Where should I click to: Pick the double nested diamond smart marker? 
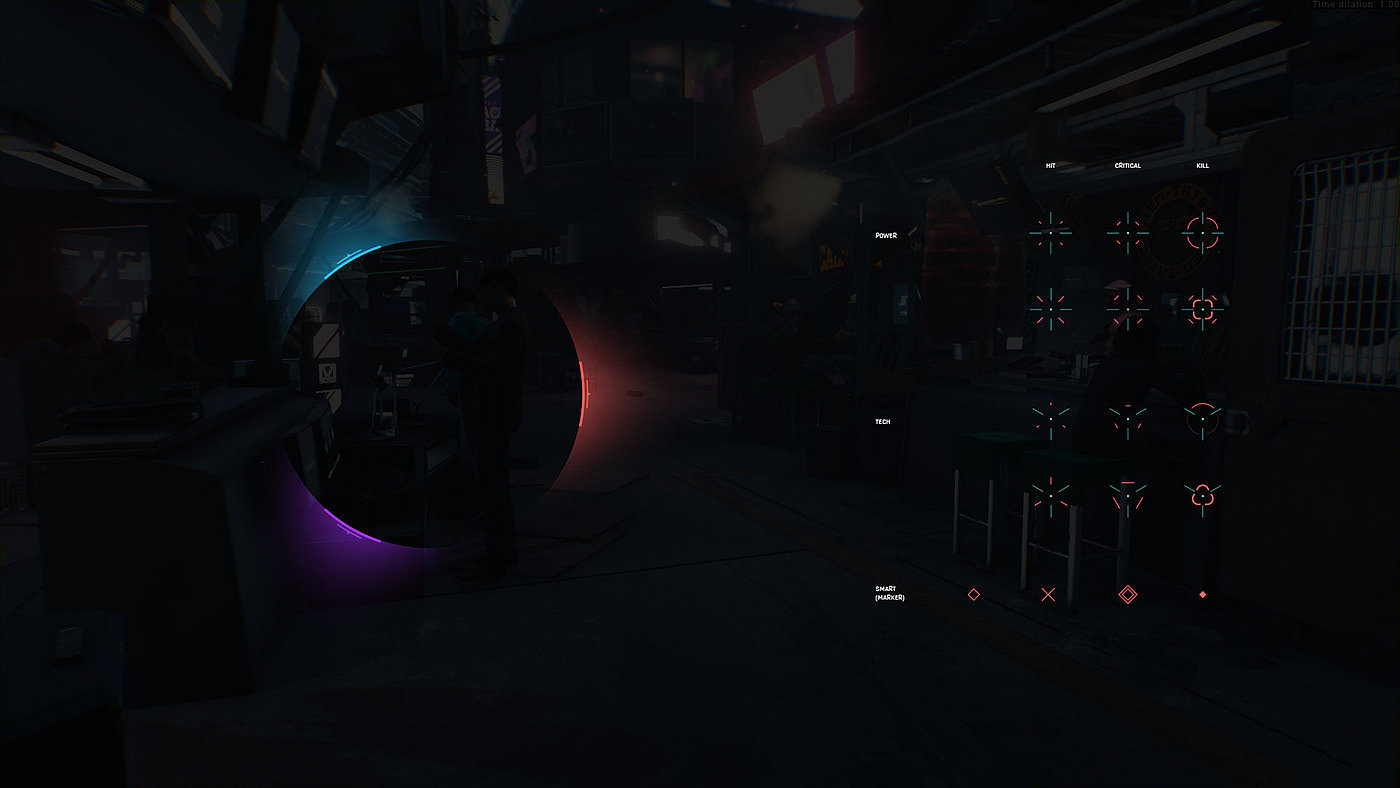tap(1127, 595)
